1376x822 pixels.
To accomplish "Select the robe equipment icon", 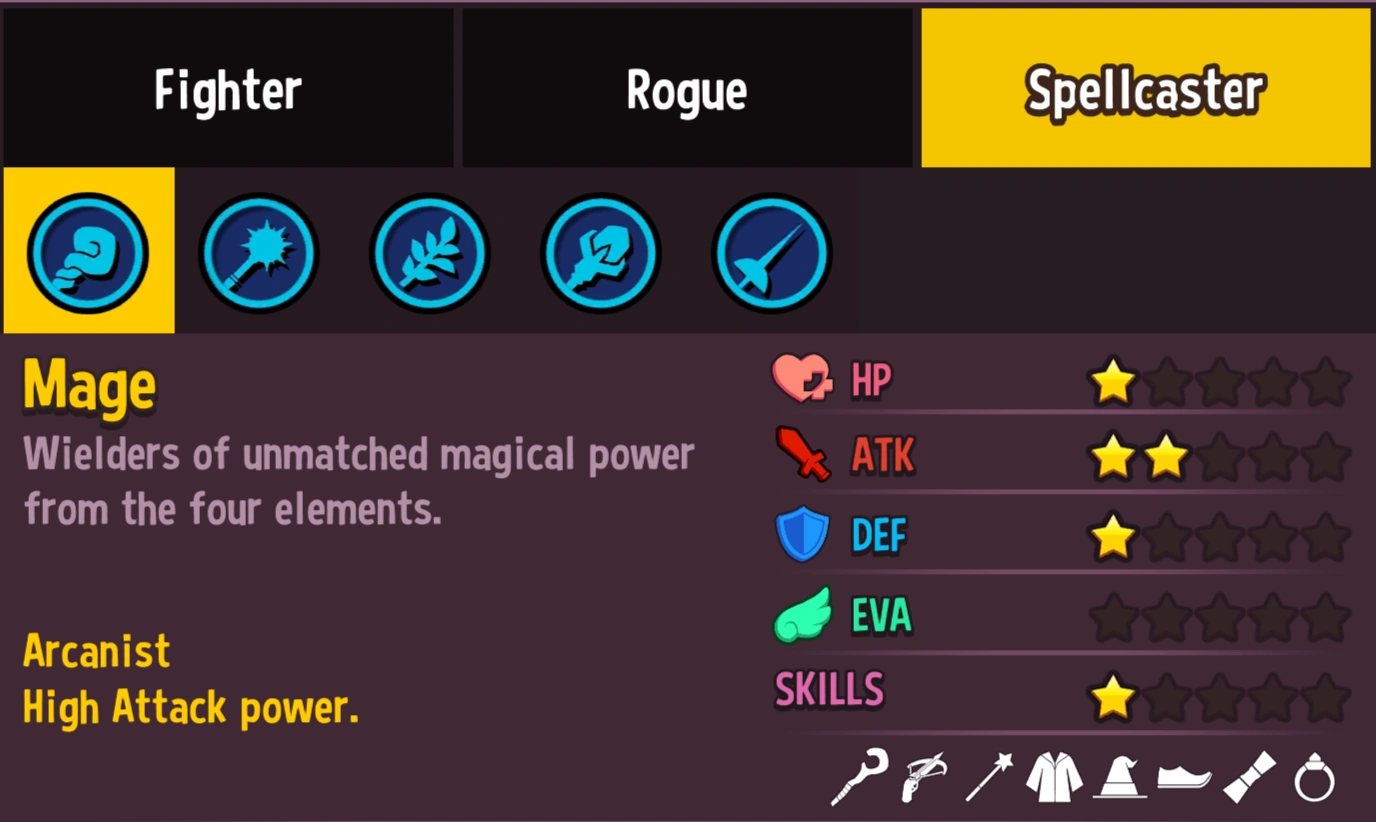I will point(1050,778).
